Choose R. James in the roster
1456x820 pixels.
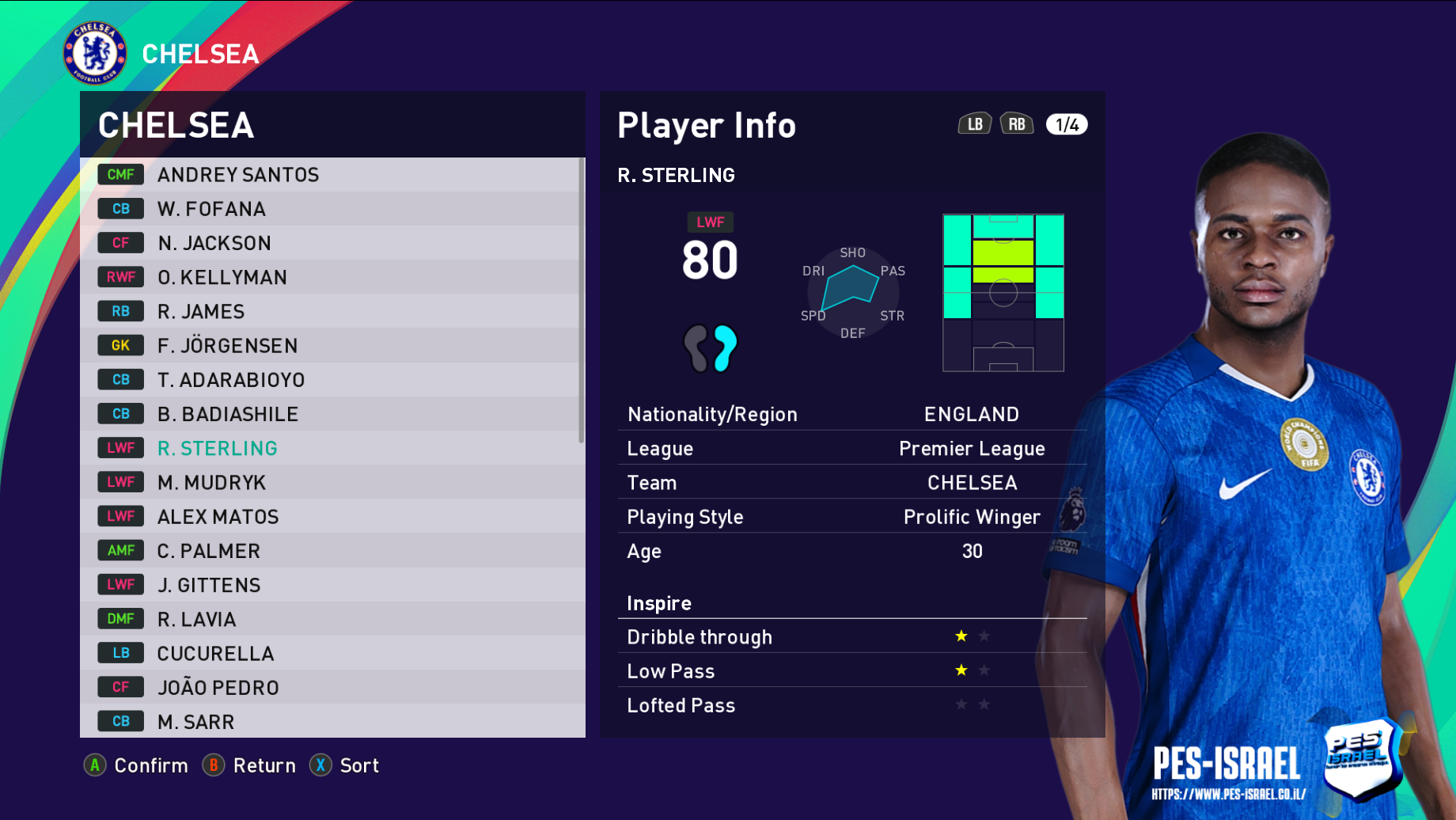(201, 312)
